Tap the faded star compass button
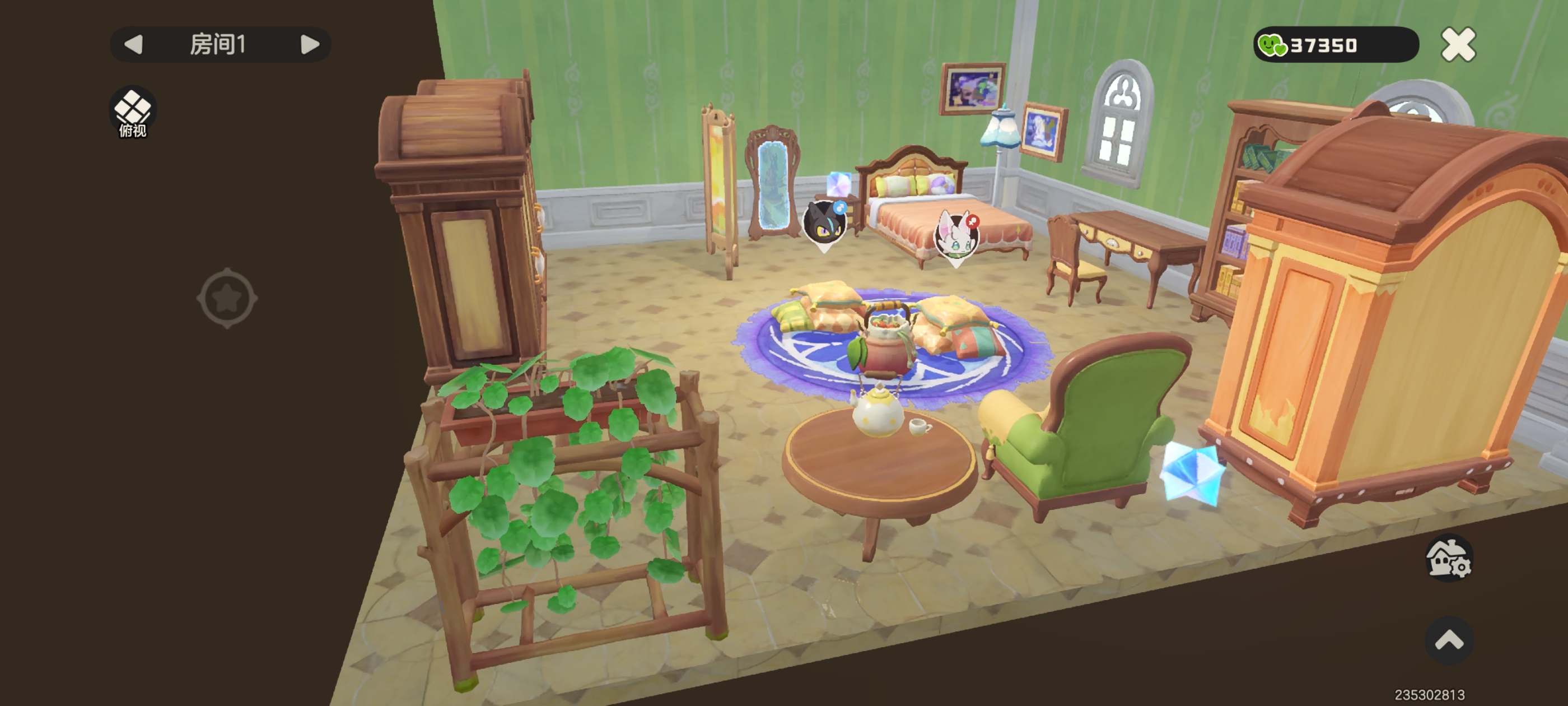1568x706 pixels. point(227,299)
